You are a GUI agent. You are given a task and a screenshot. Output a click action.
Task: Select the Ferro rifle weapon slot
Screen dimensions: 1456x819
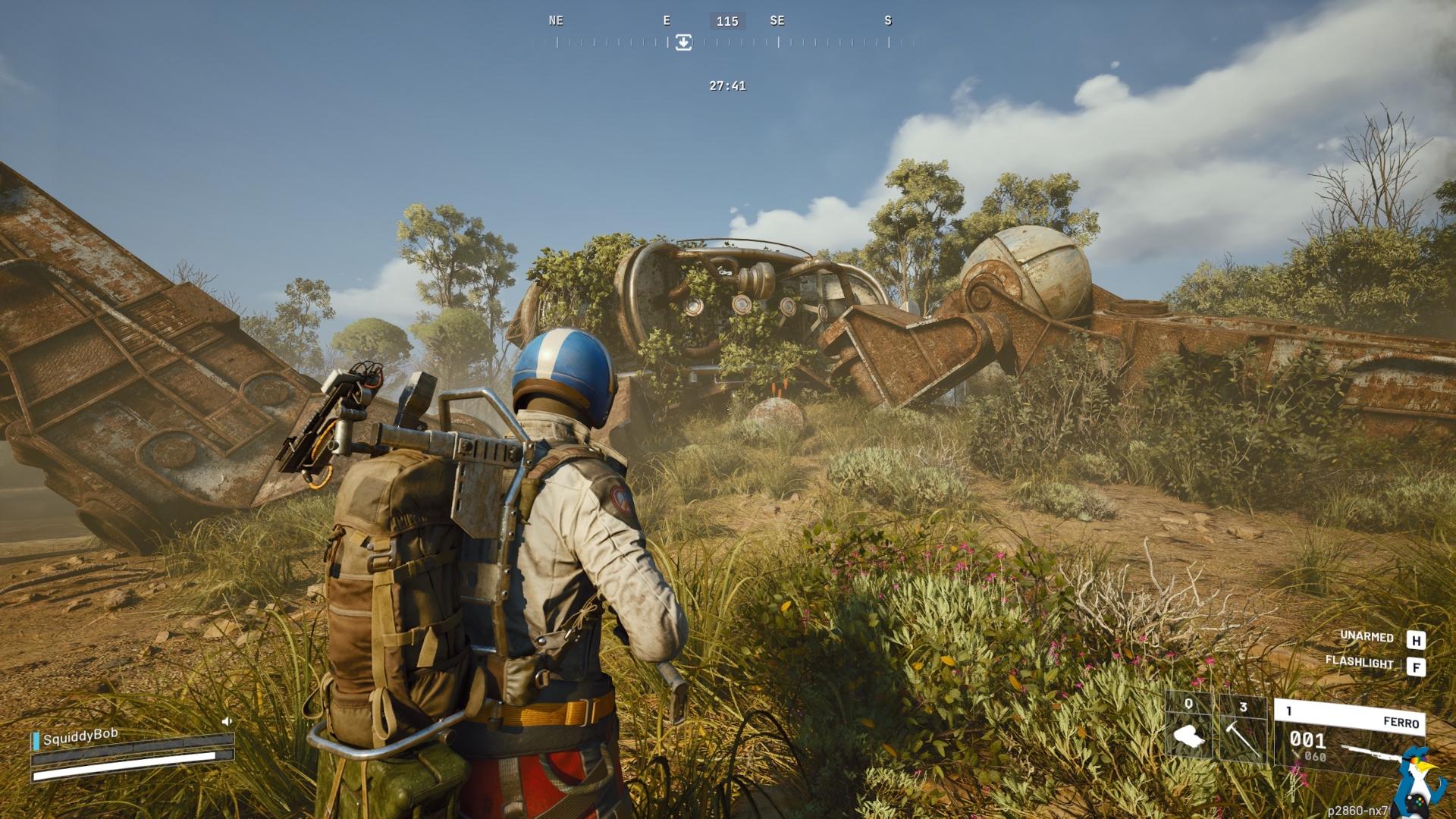tap(1348, 737)
